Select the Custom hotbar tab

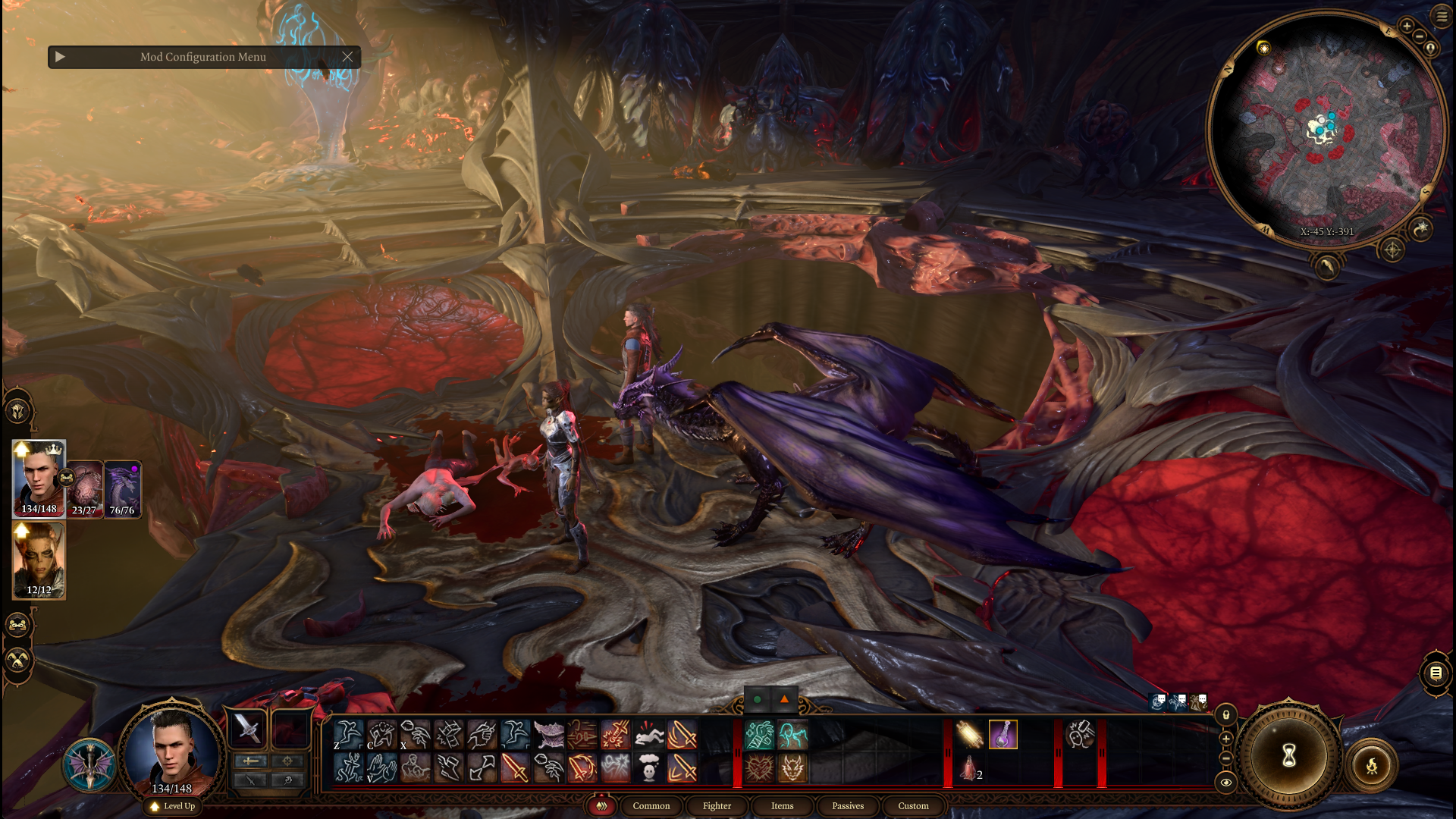click(x=913, y=806)
